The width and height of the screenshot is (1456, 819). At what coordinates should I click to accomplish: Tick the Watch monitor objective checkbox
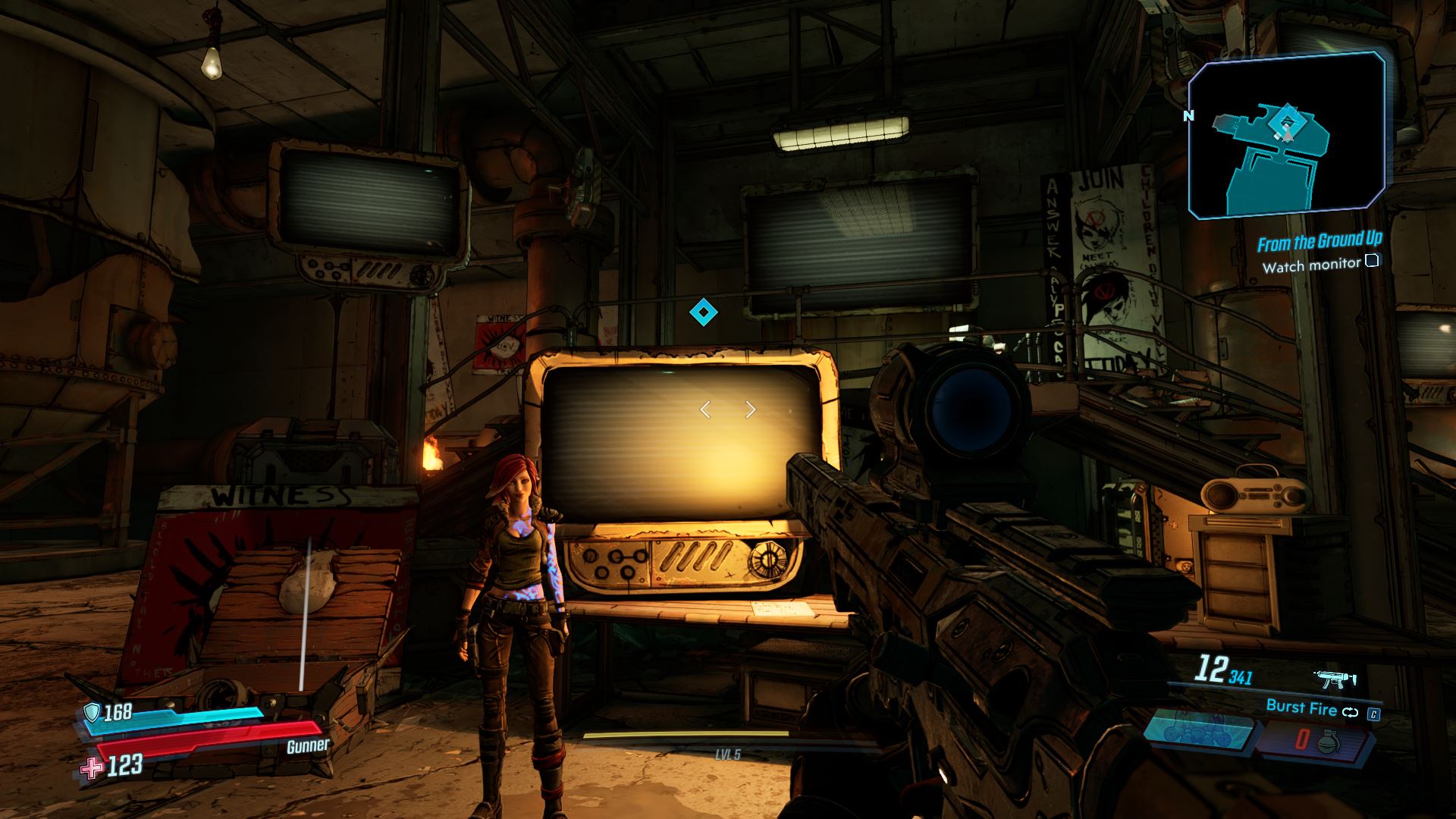[1371, 262]
